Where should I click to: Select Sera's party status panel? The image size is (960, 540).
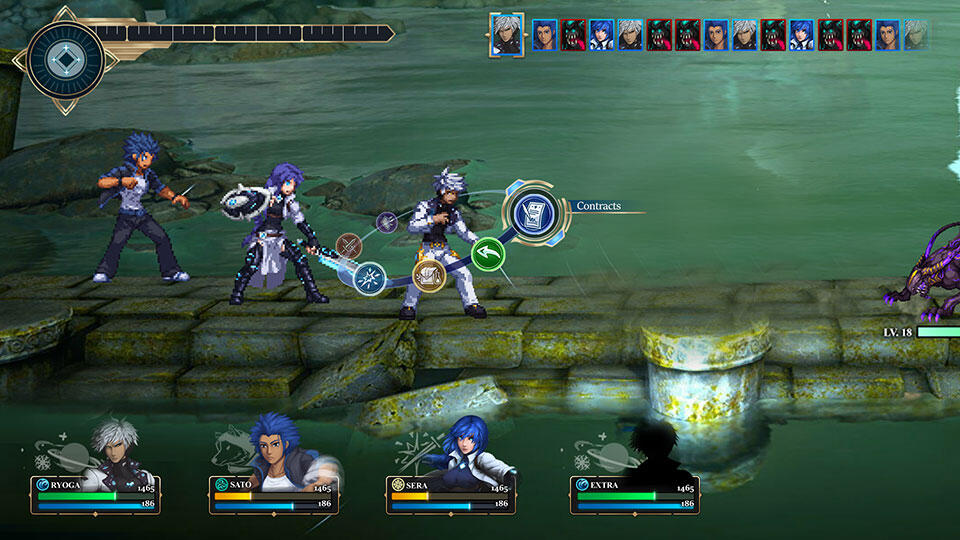451,494
